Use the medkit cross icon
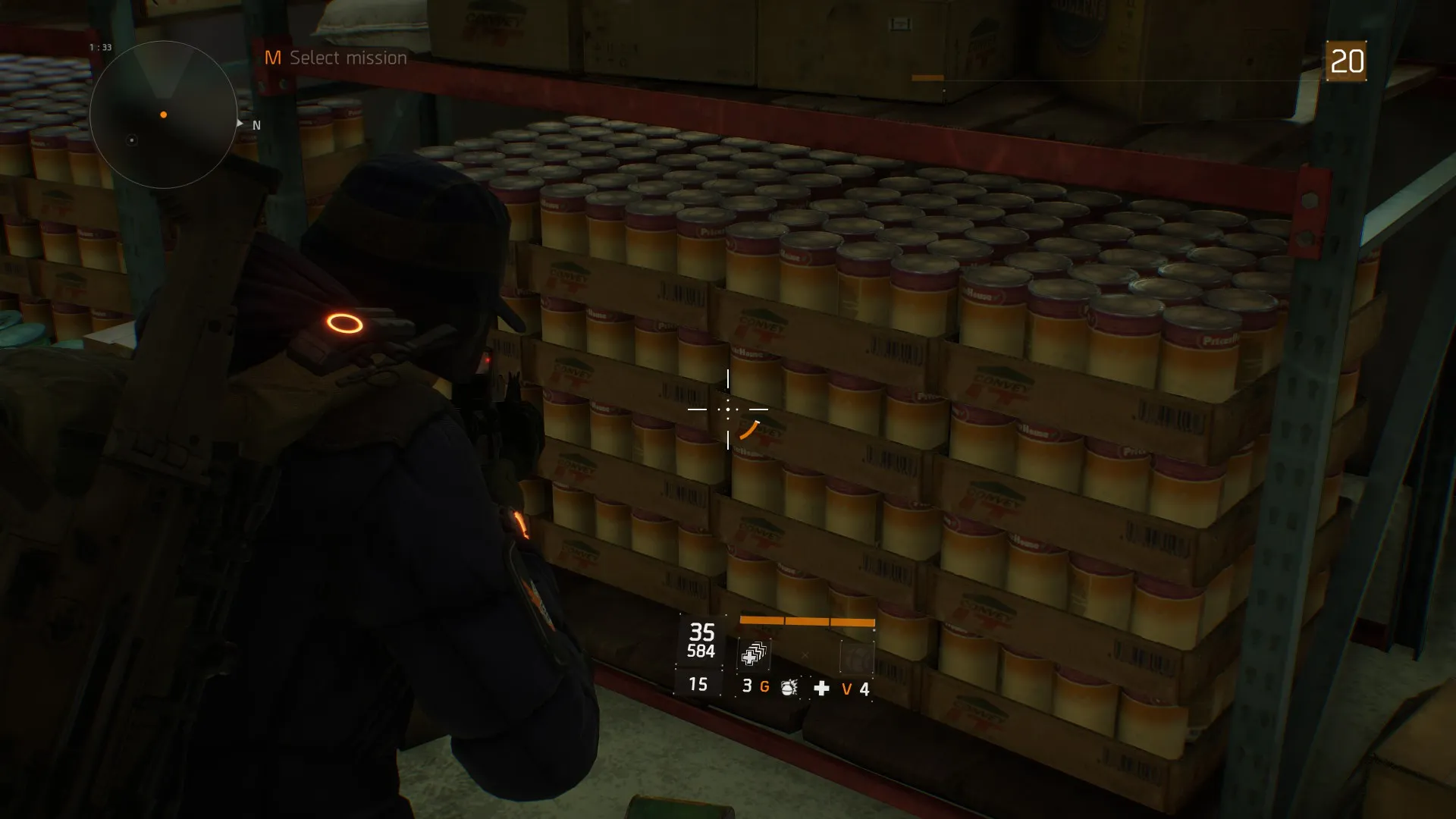Viewport: 1456px width, 819px height. tap(821, 688)
